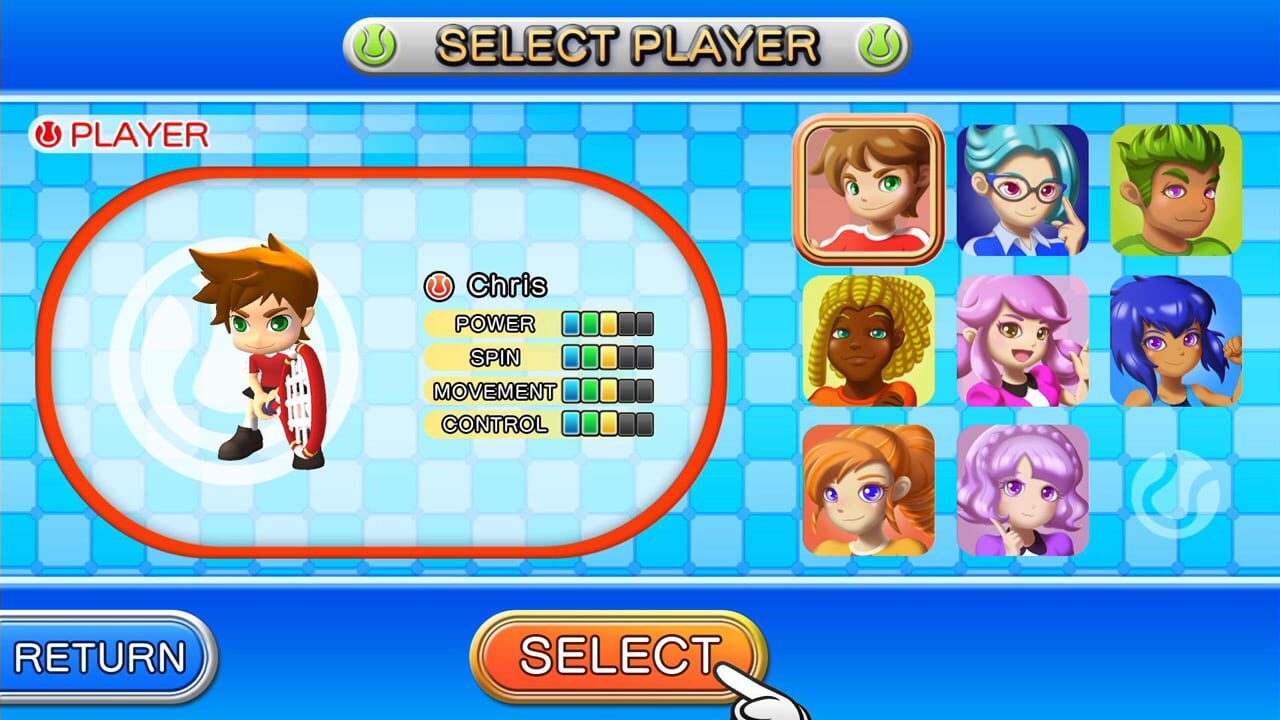Select the orange-haired girl with purple eyes

[x=868, y=490]
